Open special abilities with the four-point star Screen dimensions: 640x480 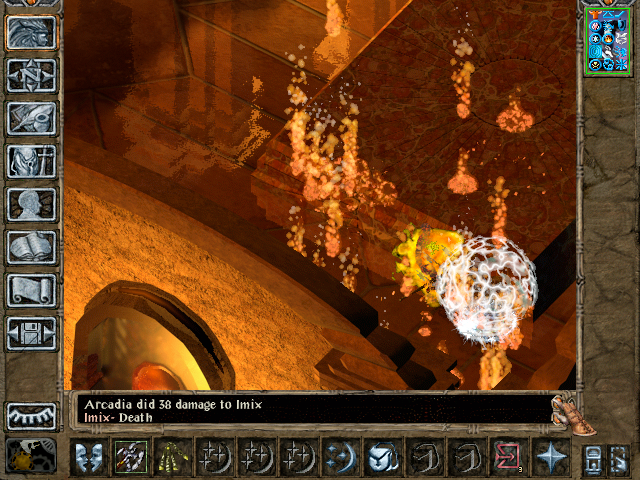pyautogui.click(x=550, y=457)
